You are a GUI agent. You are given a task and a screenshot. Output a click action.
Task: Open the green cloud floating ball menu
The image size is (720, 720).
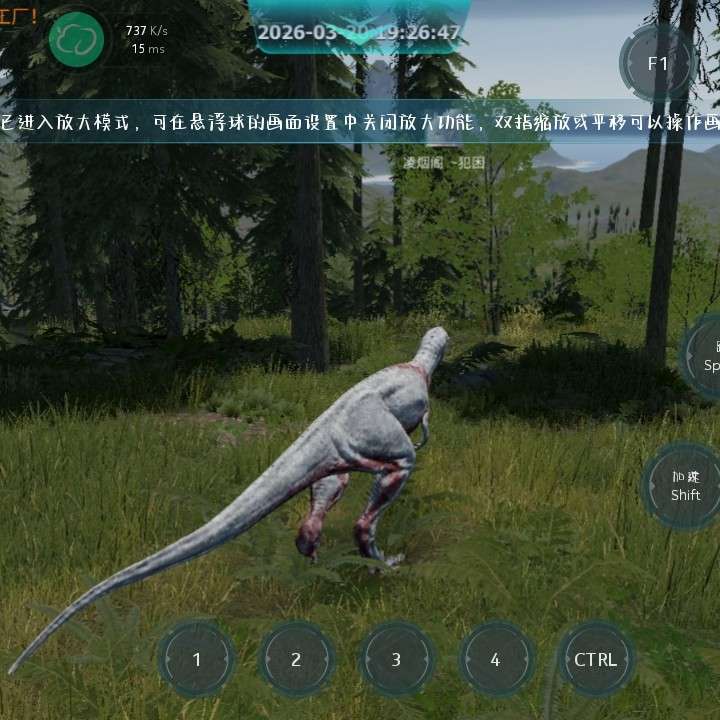pos(77,40)
